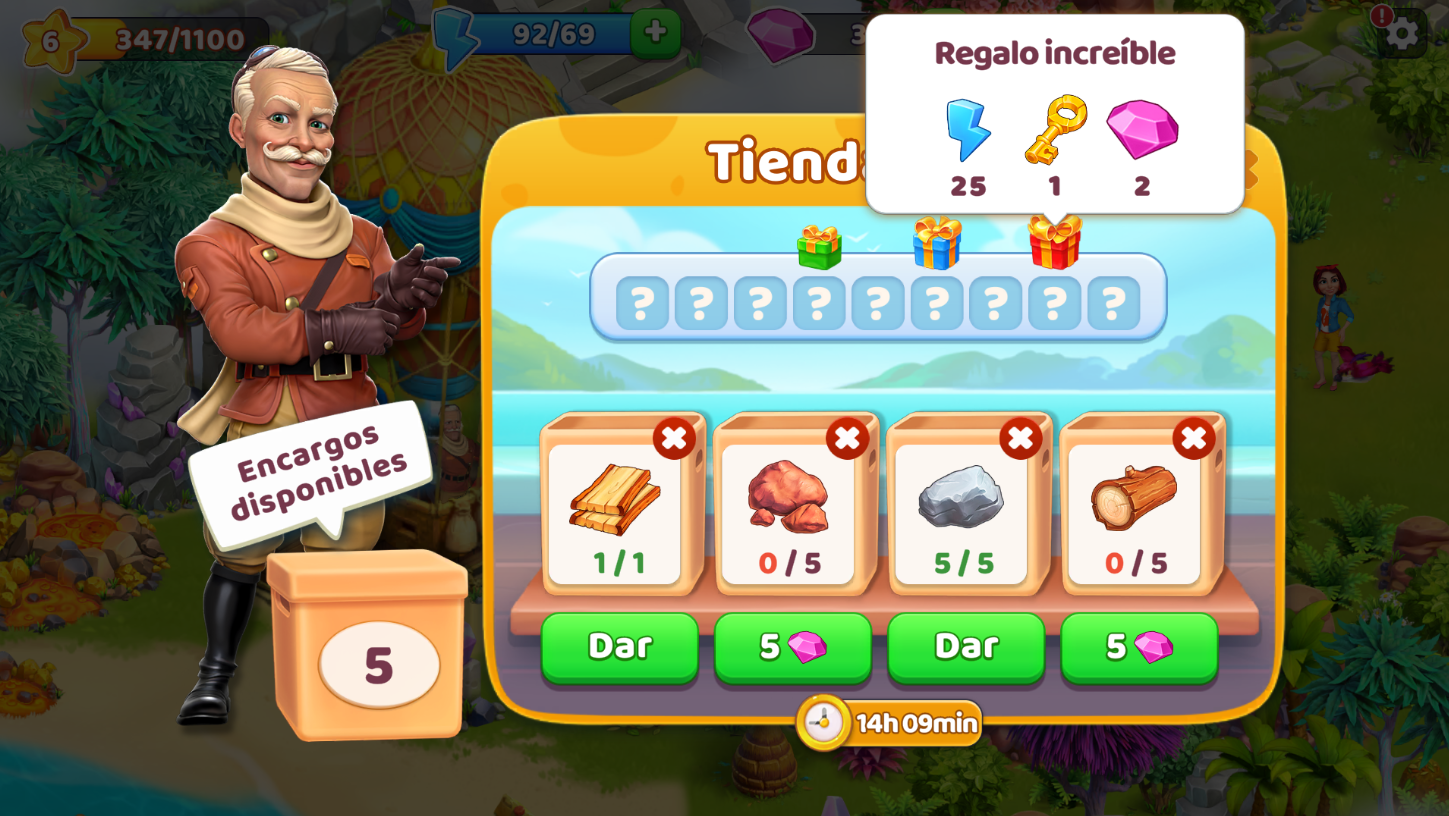Screen dimensions: 1449x816
Task: Give the wooden planks order
Action: click(x=619, y=646)
